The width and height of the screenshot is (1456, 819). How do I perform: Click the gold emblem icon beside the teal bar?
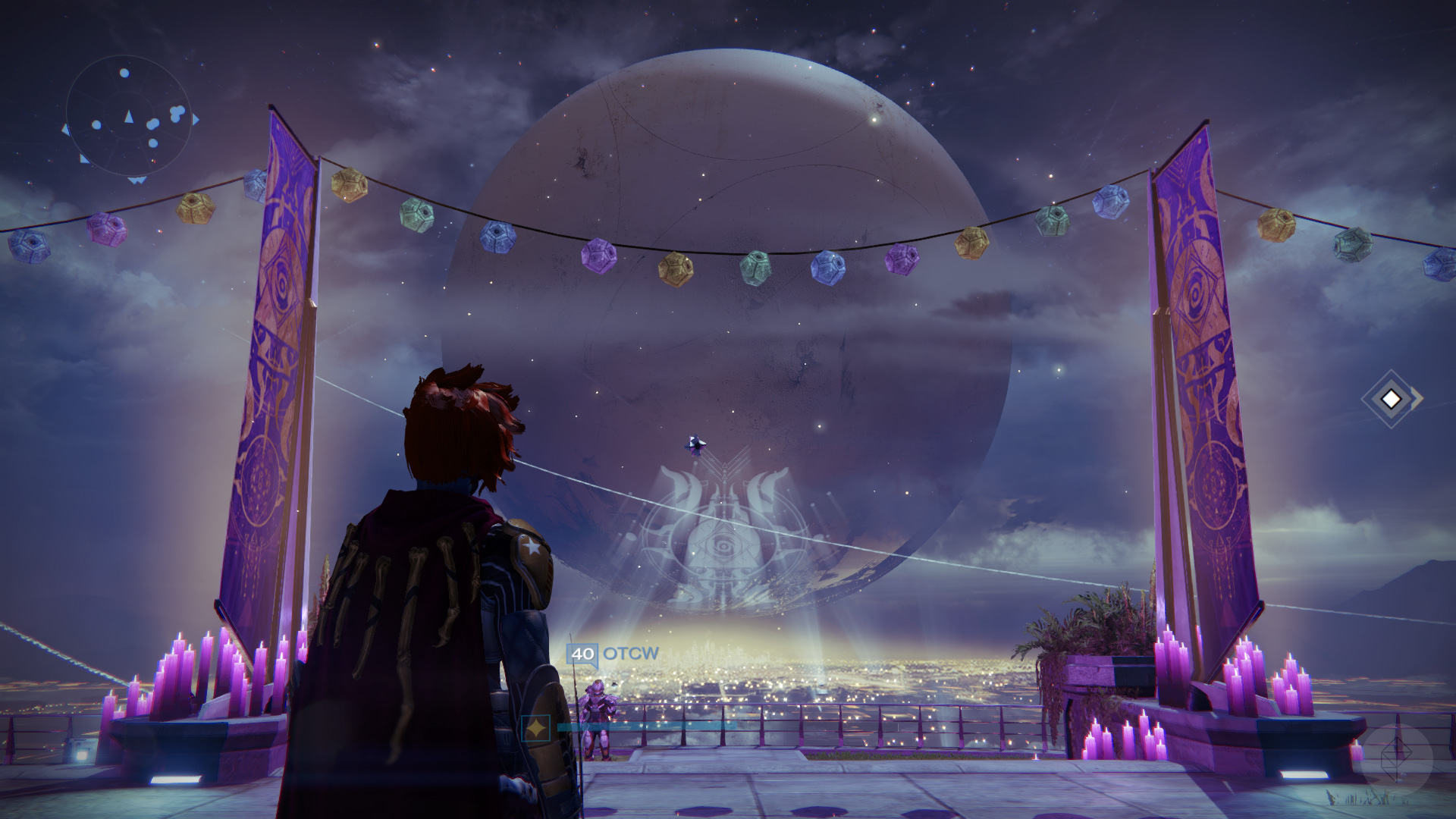(x=536, y=728)
